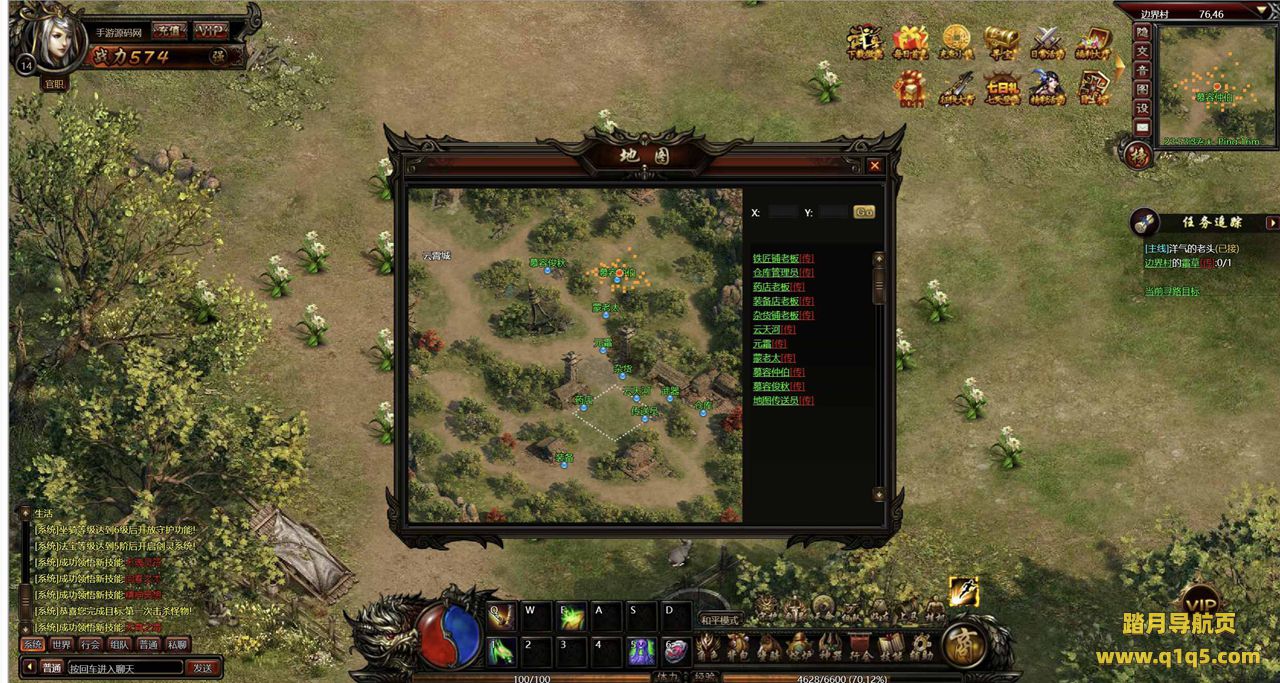Open the mail envelope button

point(1142,127)
